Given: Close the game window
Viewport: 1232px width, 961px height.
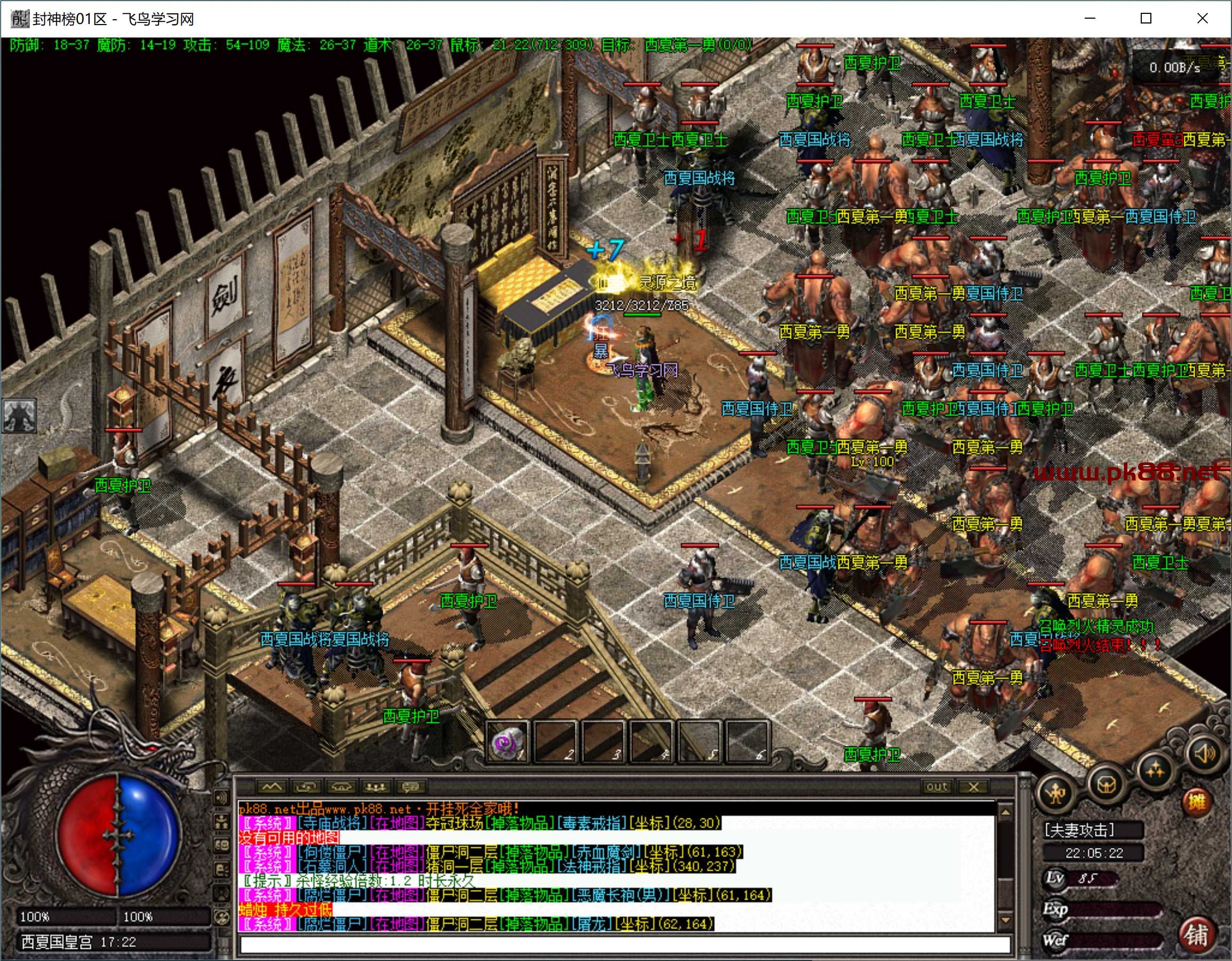Looking at the screenshot, I should point(1202,19).
